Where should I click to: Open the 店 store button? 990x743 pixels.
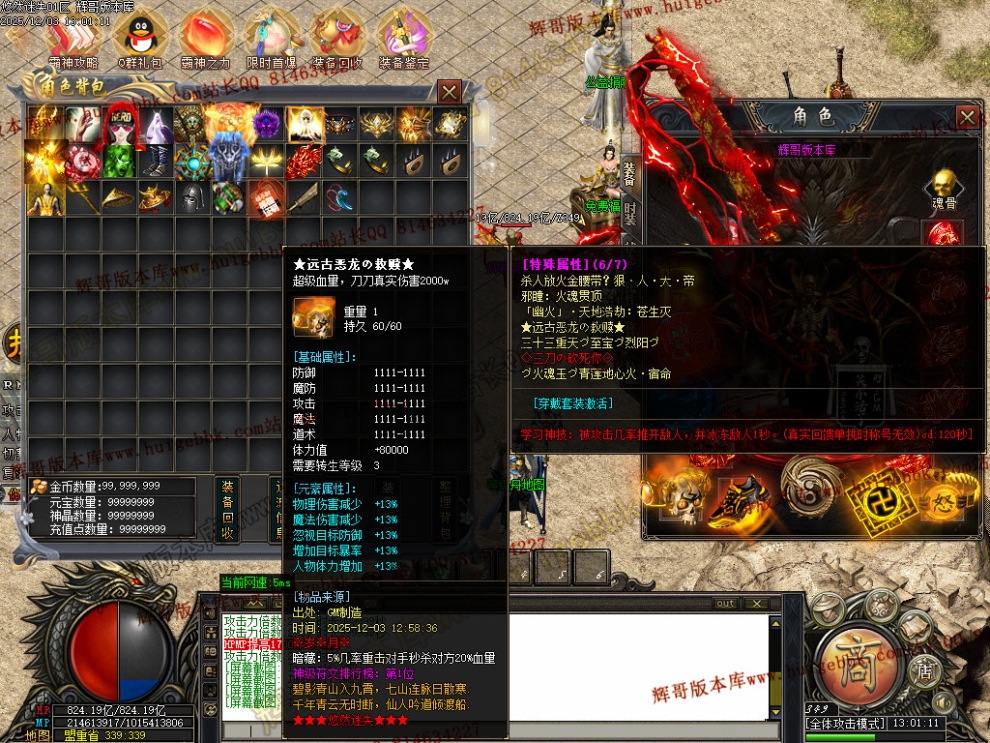point(925,669)
